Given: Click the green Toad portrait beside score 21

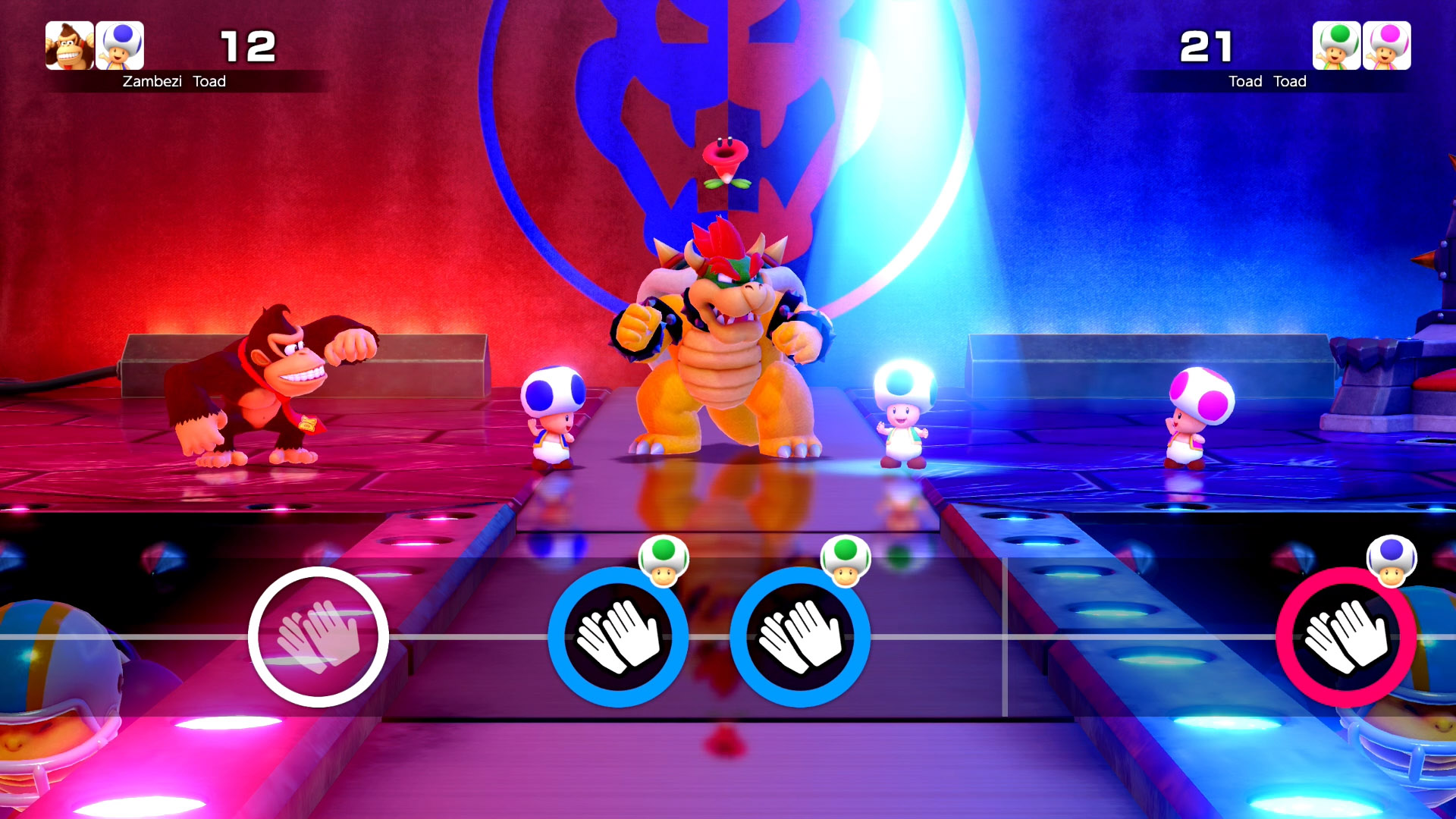Looking at the screenshot, I should coord(1336,45).
